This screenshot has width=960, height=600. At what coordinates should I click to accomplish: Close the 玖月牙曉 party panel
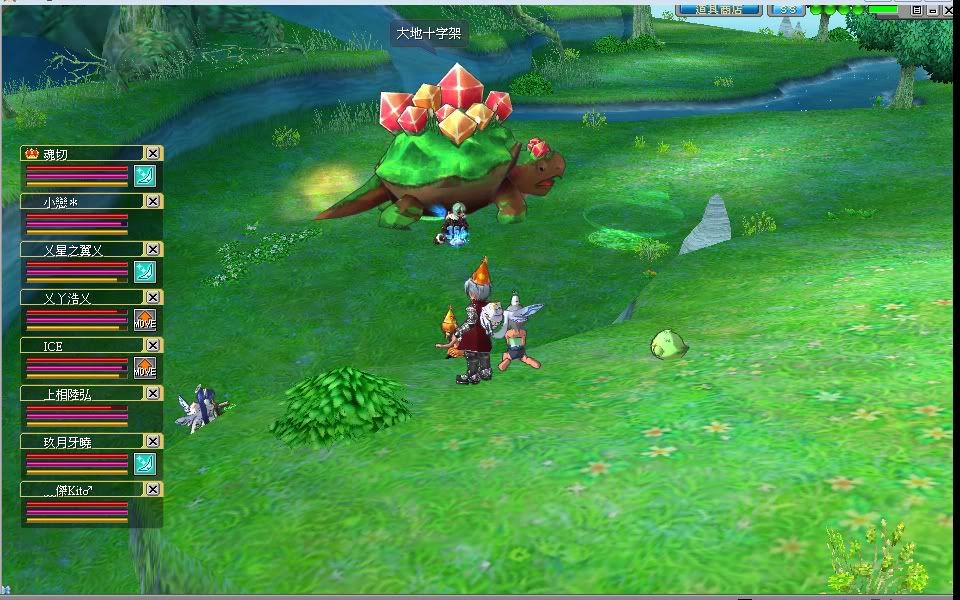[x=153, y=441]
